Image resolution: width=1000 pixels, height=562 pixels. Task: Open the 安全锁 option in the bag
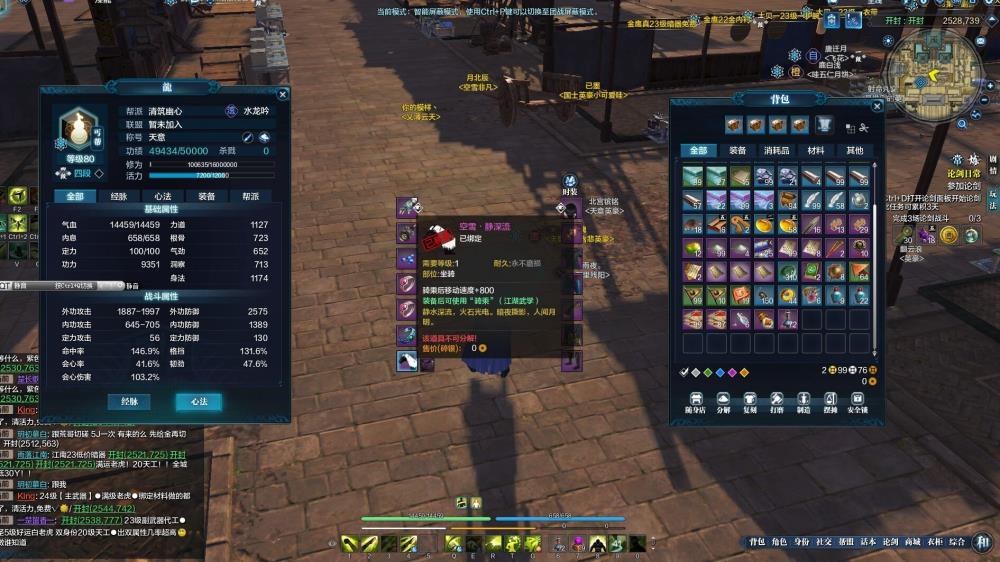pyautogui.click(x=857, y=404)
